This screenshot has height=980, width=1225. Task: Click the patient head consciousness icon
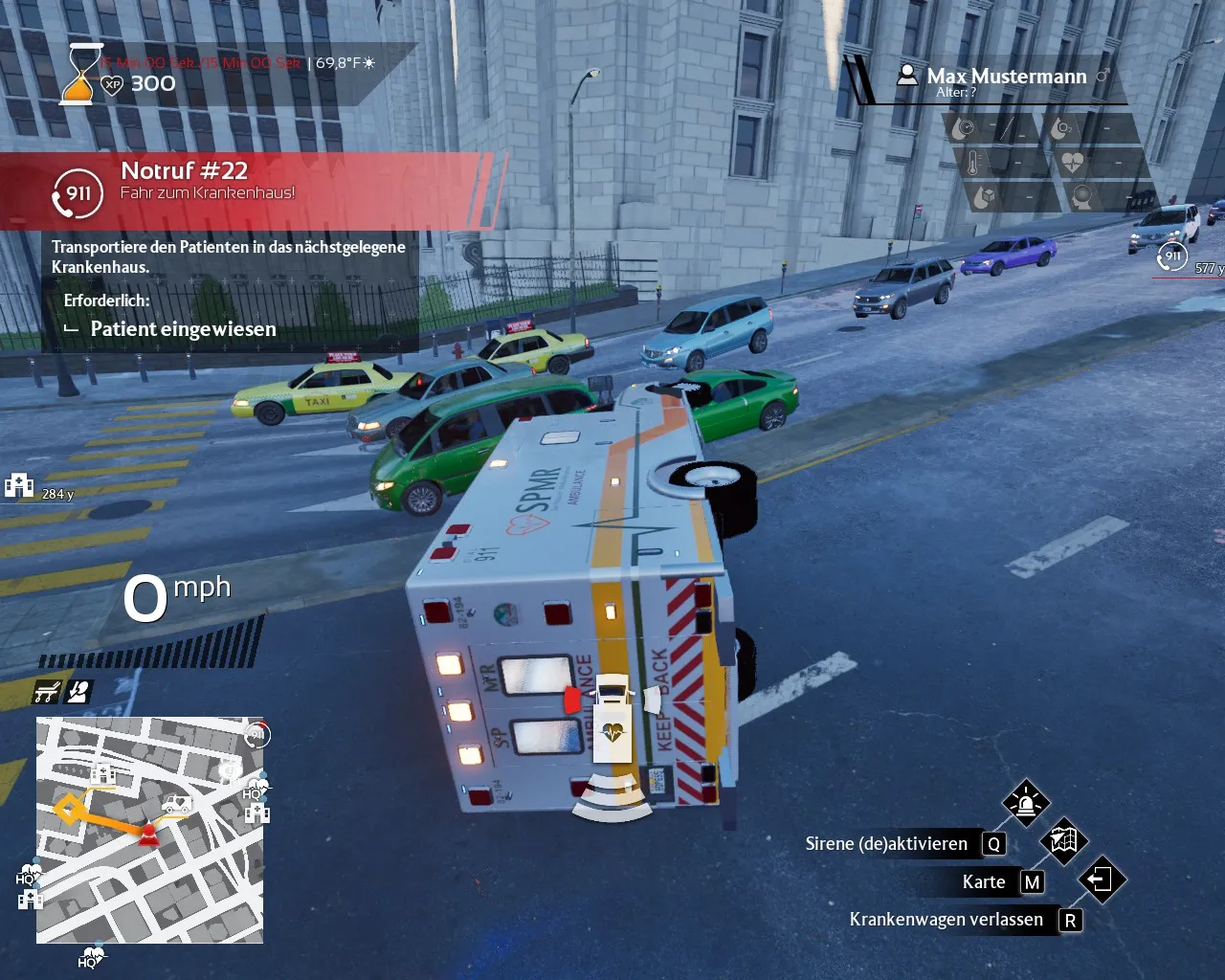pyautogui.click(x=1082, y=198)
